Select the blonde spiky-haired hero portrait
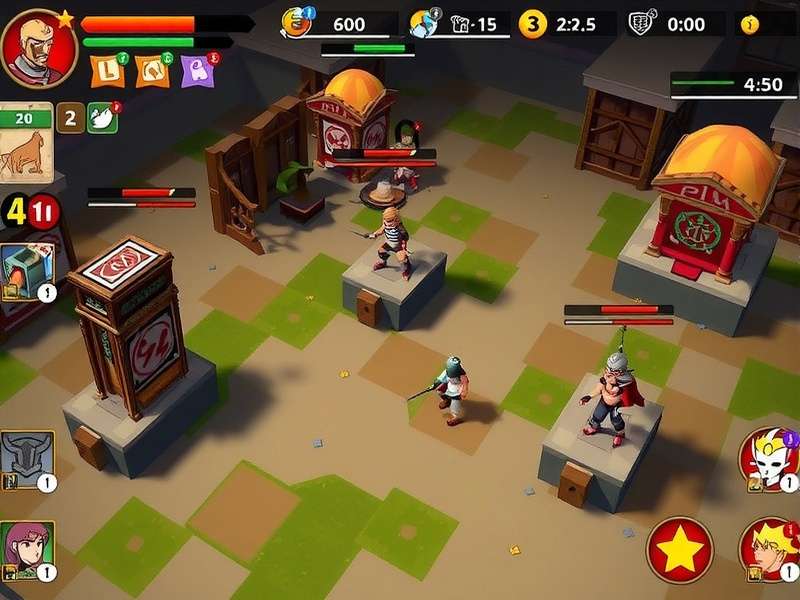Image resolution: width=800 pixels, height=600 pixels. 768,550
